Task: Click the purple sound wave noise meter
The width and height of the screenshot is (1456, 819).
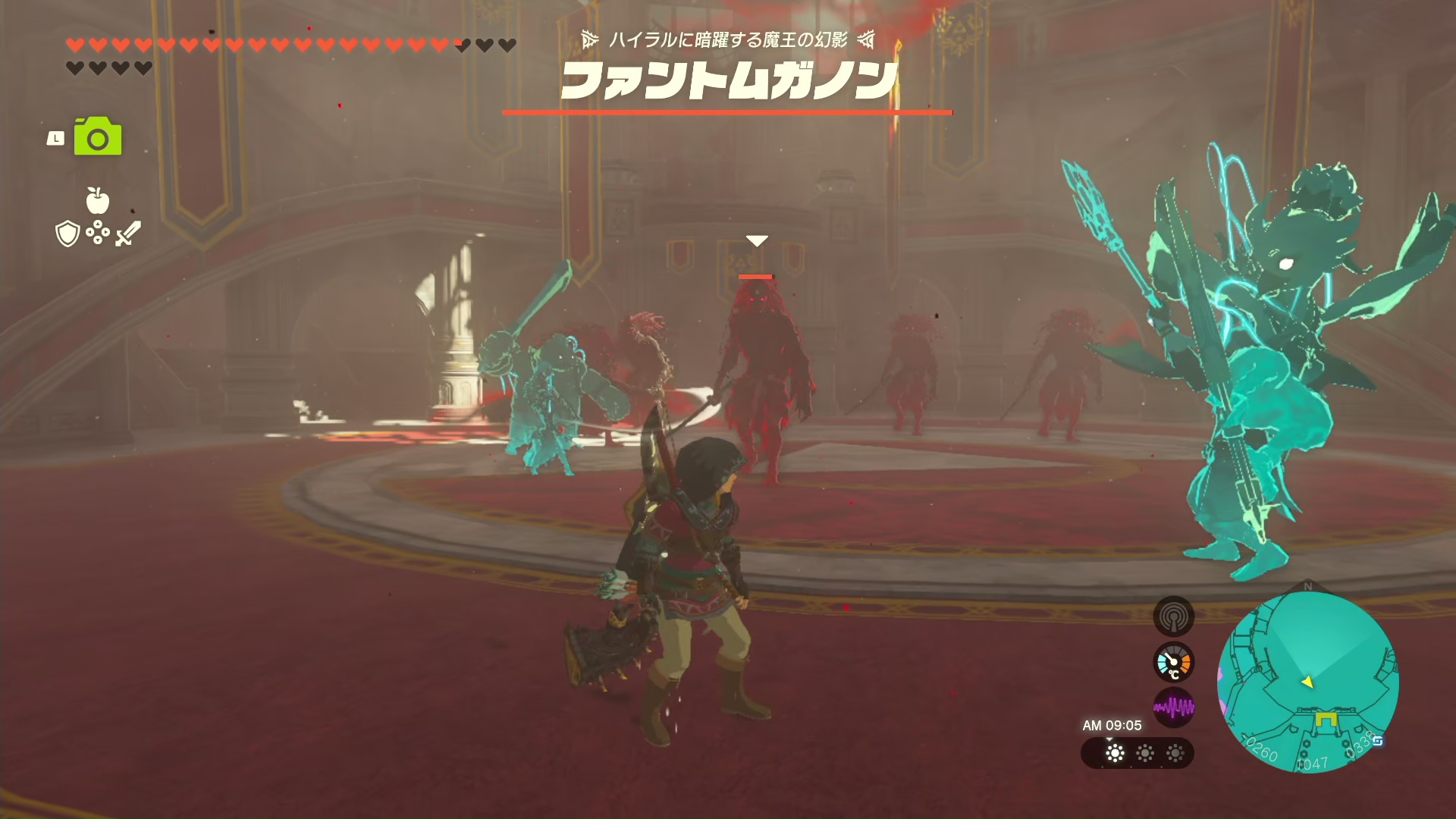Action: point(1173,708)
